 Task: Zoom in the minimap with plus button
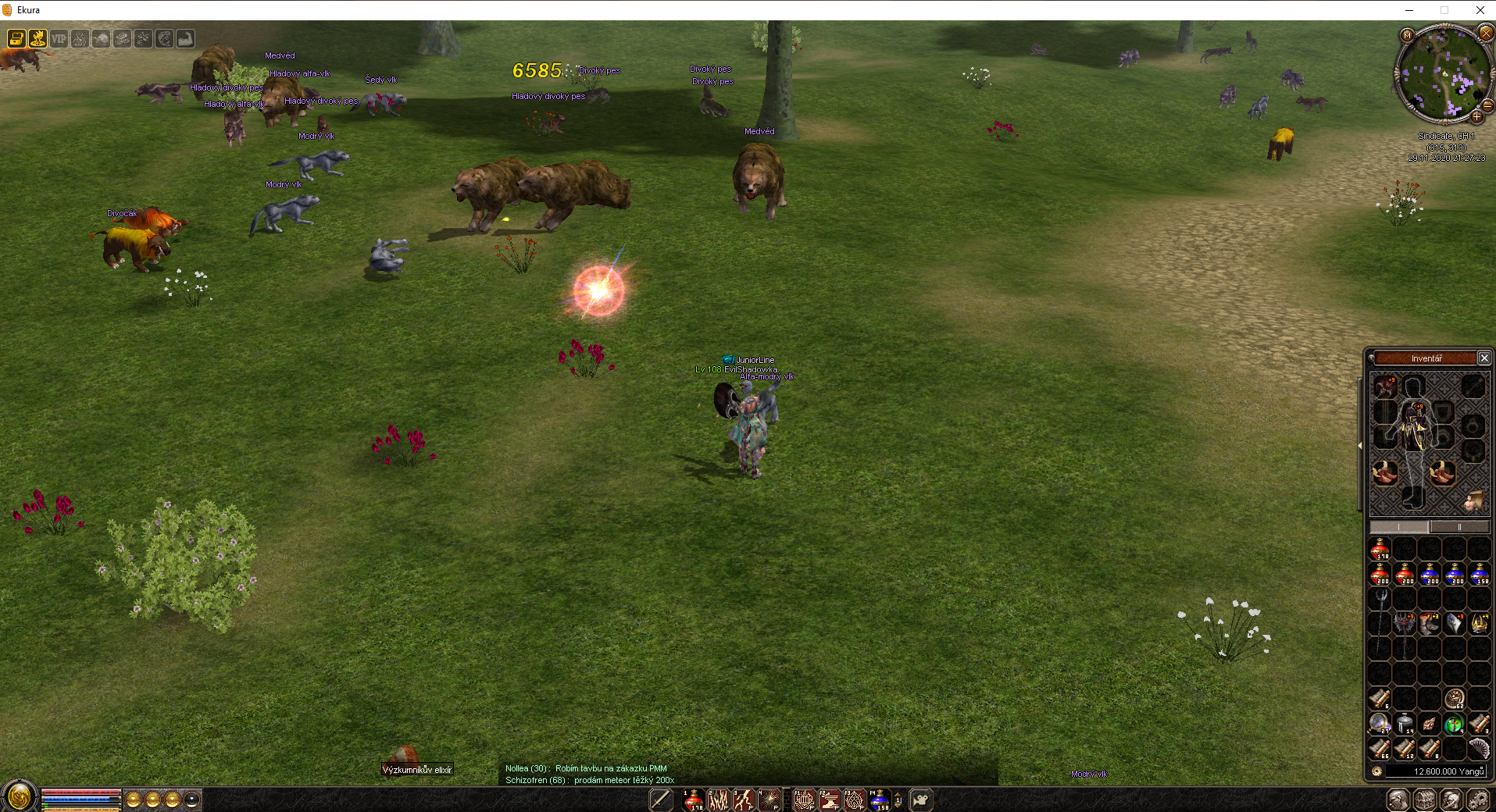pos(1476,117)
